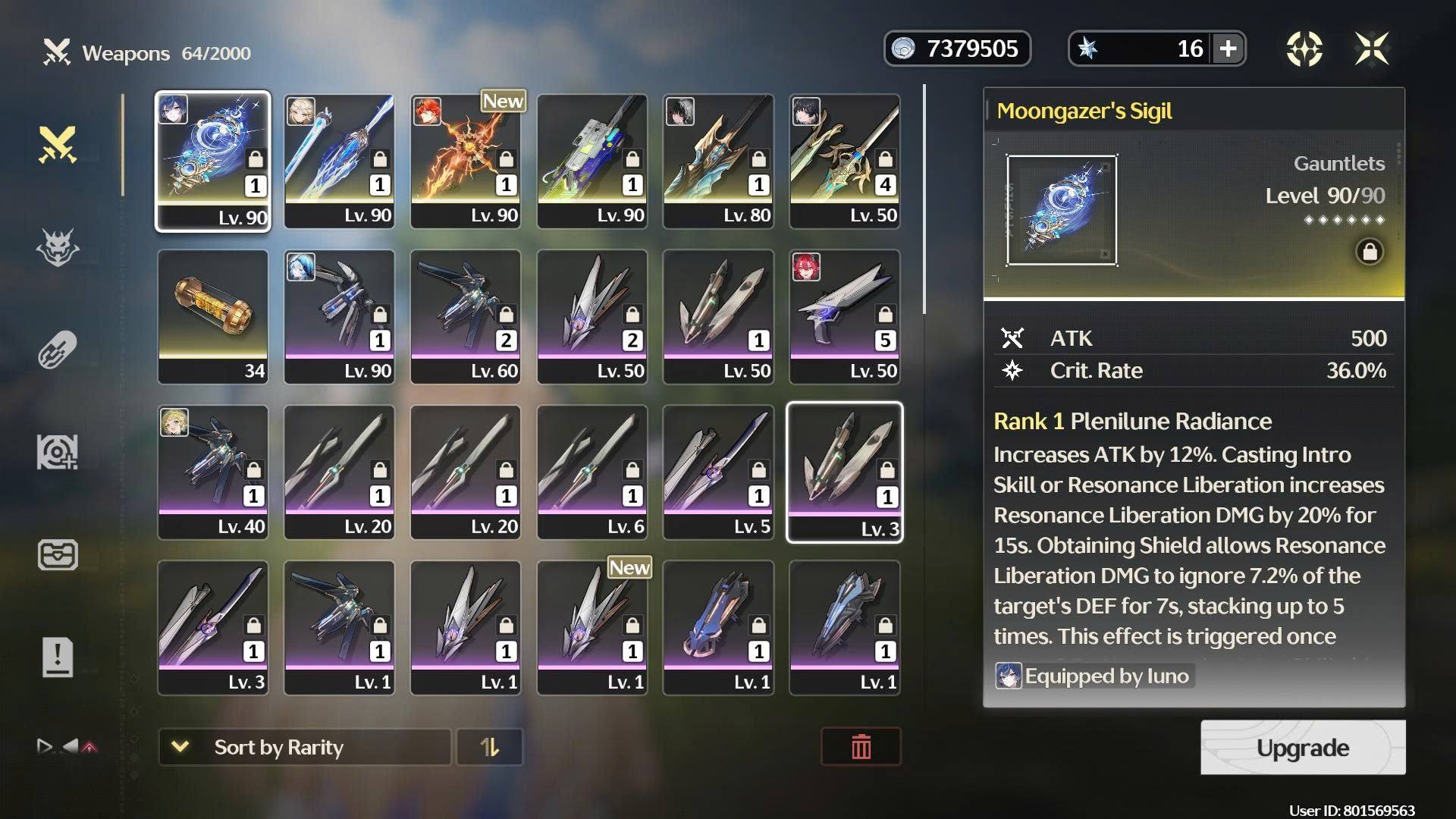Select the Lv. 40 weapon with blonde character
Viewport: 1456px width, 819px height.
212,472
